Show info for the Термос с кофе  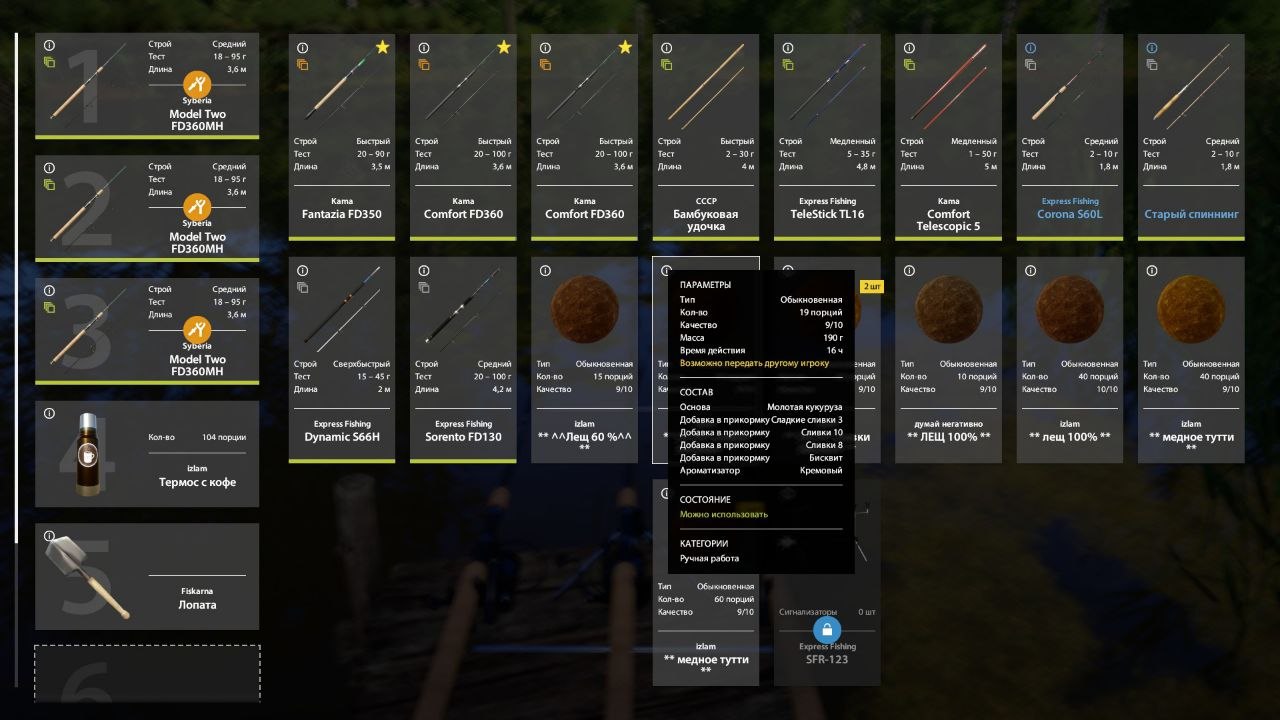pyautogui.click(x=49, y=413)
